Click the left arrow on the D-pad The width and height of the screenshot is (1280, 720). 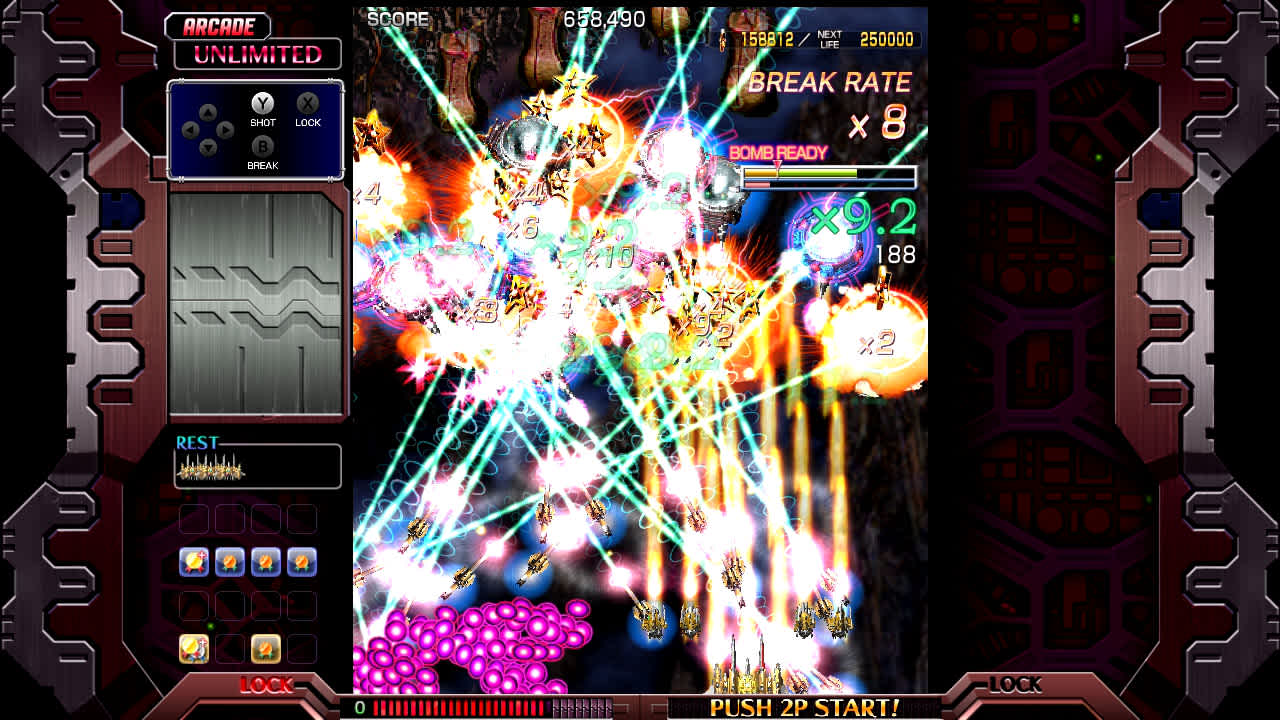point(190,128)
